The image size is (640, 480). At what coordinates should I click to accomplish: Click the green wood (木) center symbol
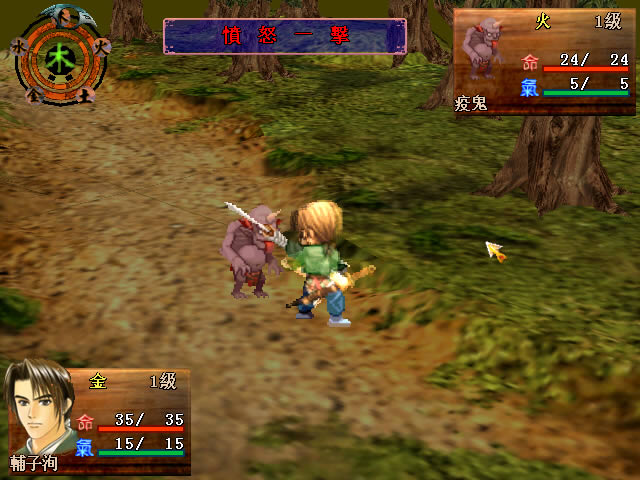(60, 58)
